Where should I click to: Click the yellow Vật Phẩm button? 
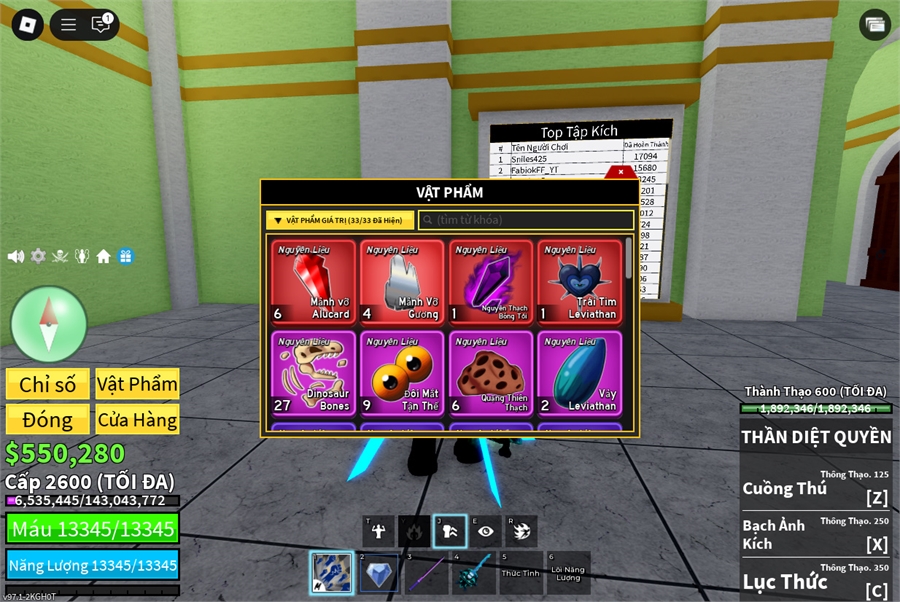pos(137,384)
